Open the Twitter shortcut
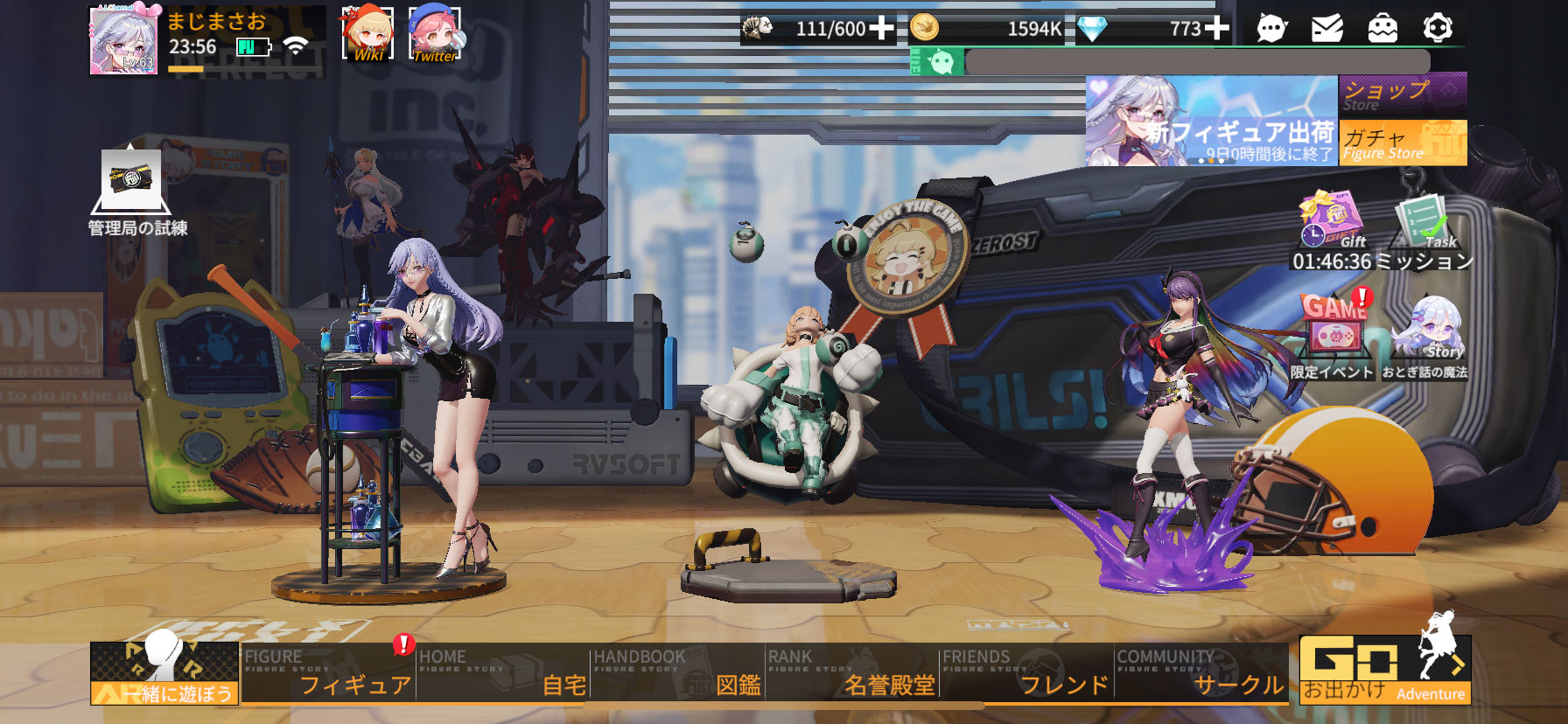Image resolution: width=1568 pixels, height=724 pixels. coord(435,34)
